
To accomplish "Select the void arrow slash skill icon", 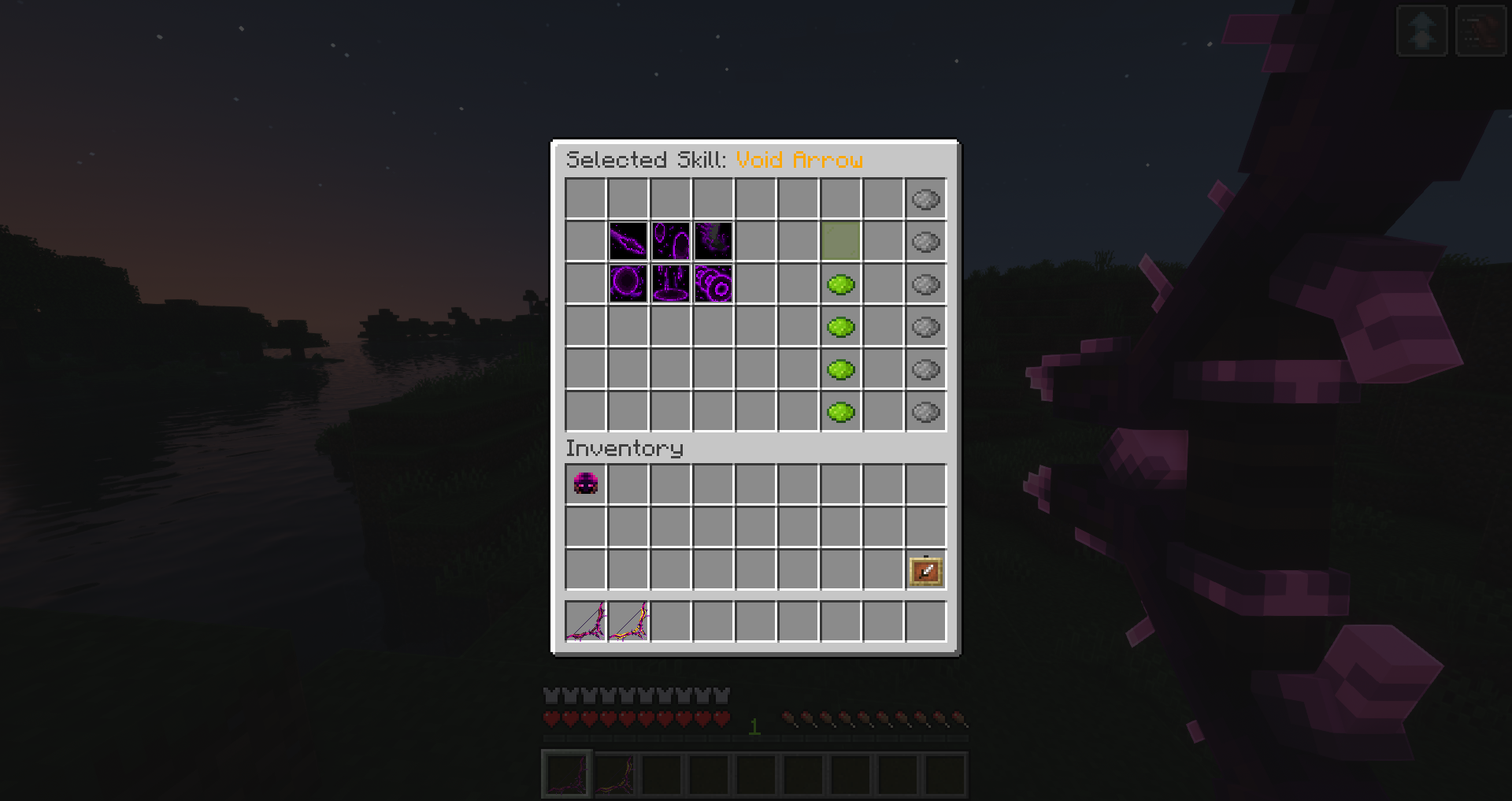I will 631,242.
